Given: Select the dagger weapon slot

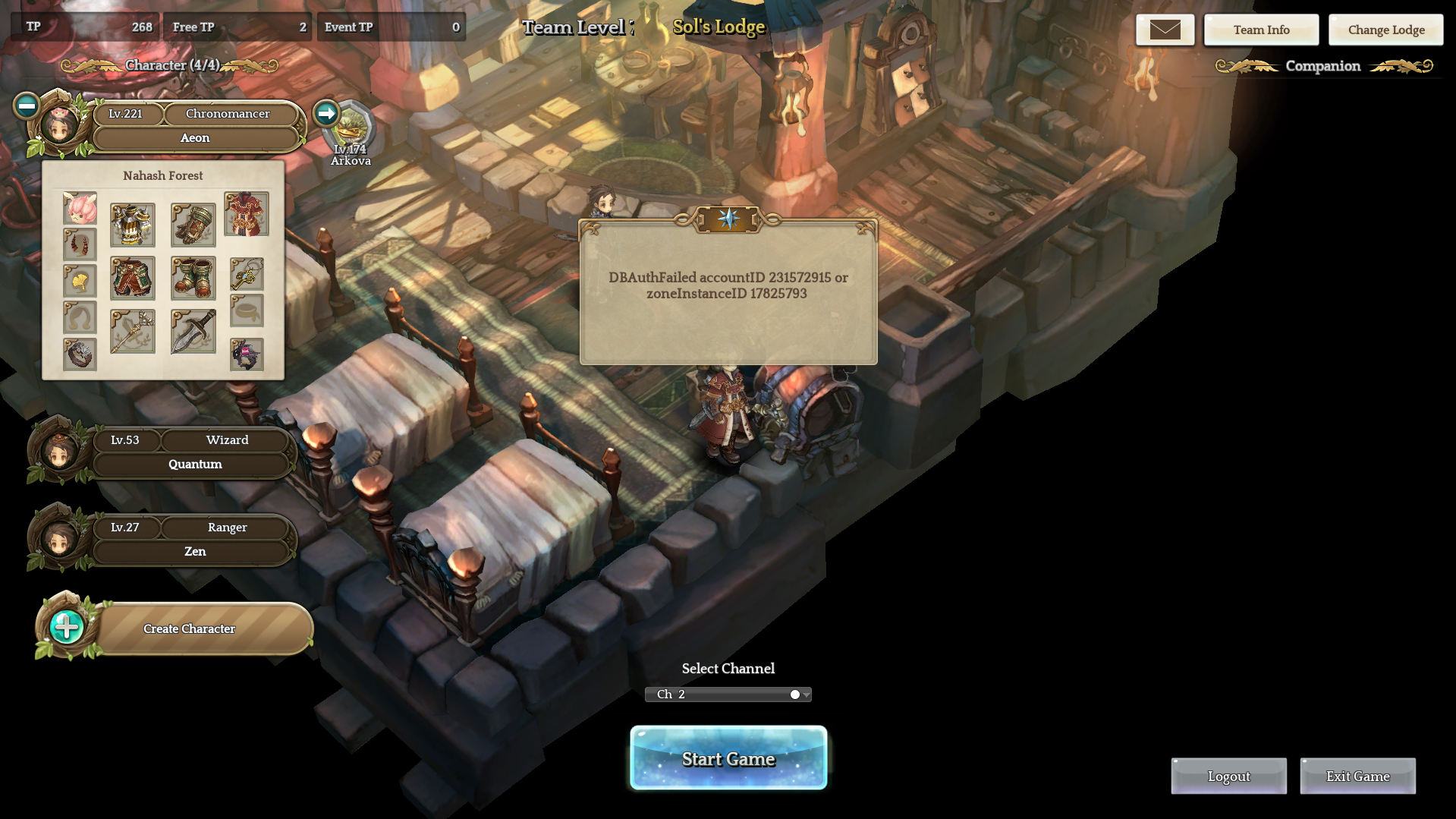Looking at the screenshot, I should click(x=193, y=332).
